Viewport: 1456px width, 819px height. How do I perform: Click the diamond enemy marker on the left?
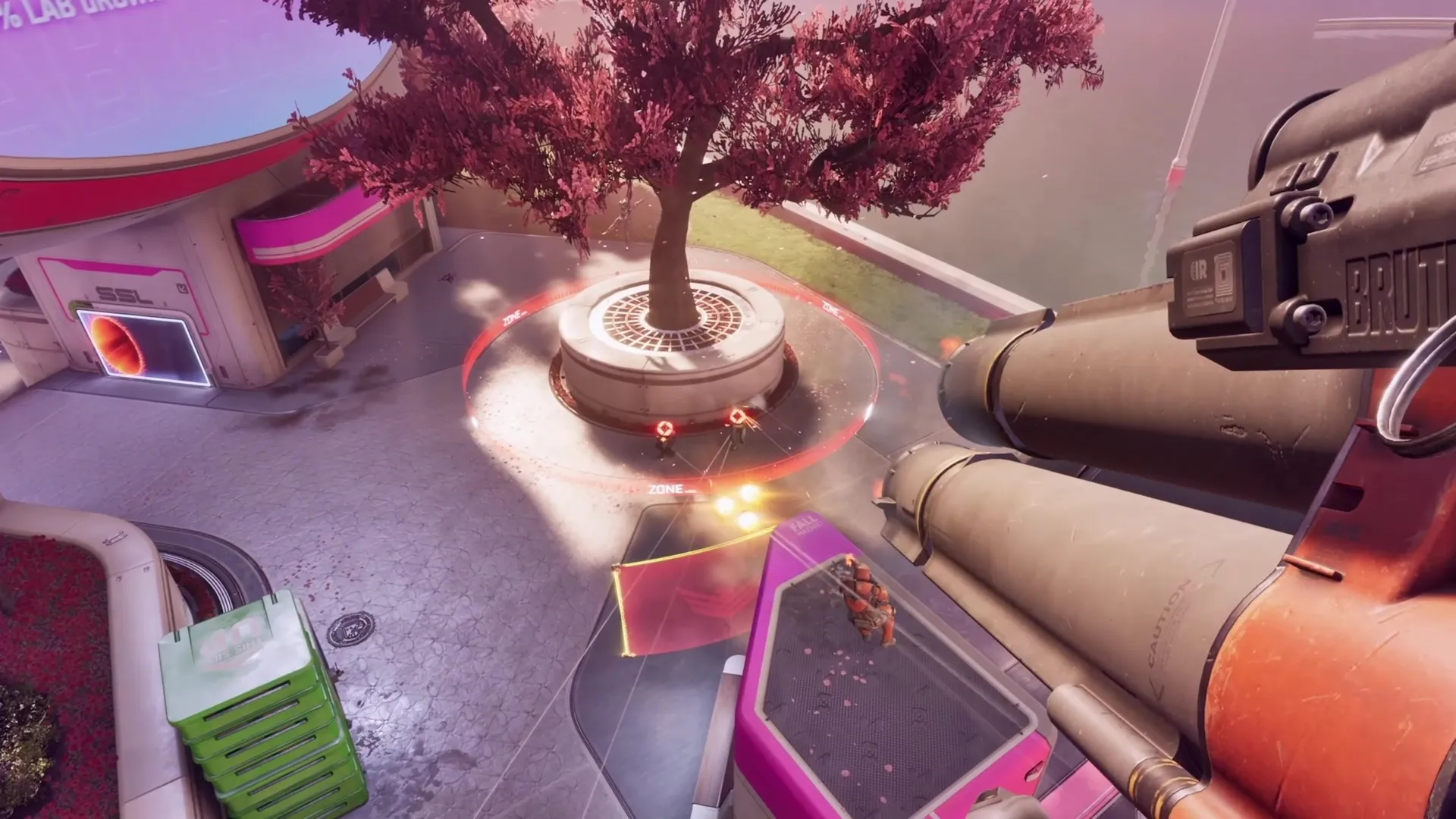(x=665, y=428)
